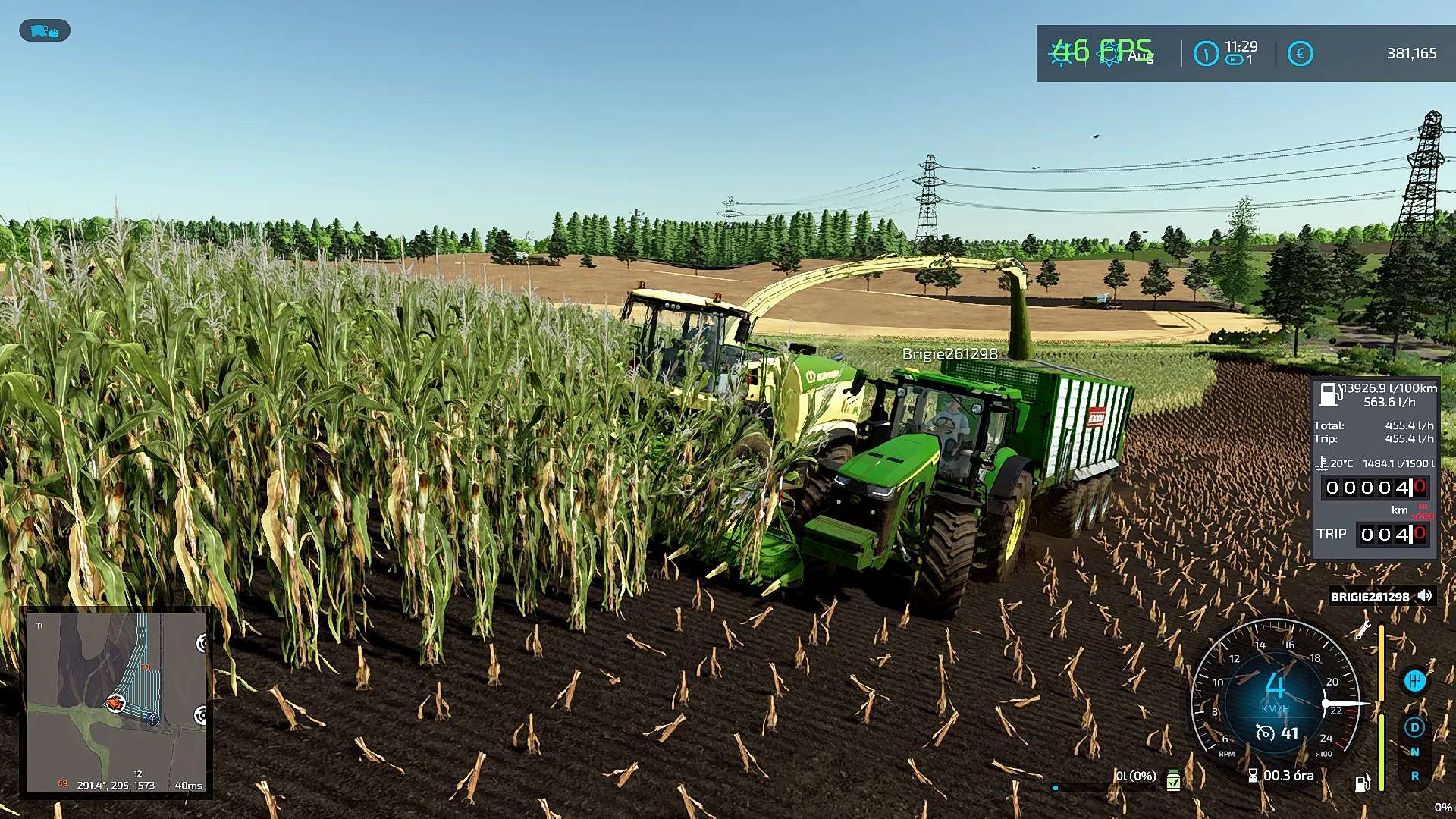
Task: Select the D drive gear indicator
Action: pyautogui.click(x=1414, y=727)
